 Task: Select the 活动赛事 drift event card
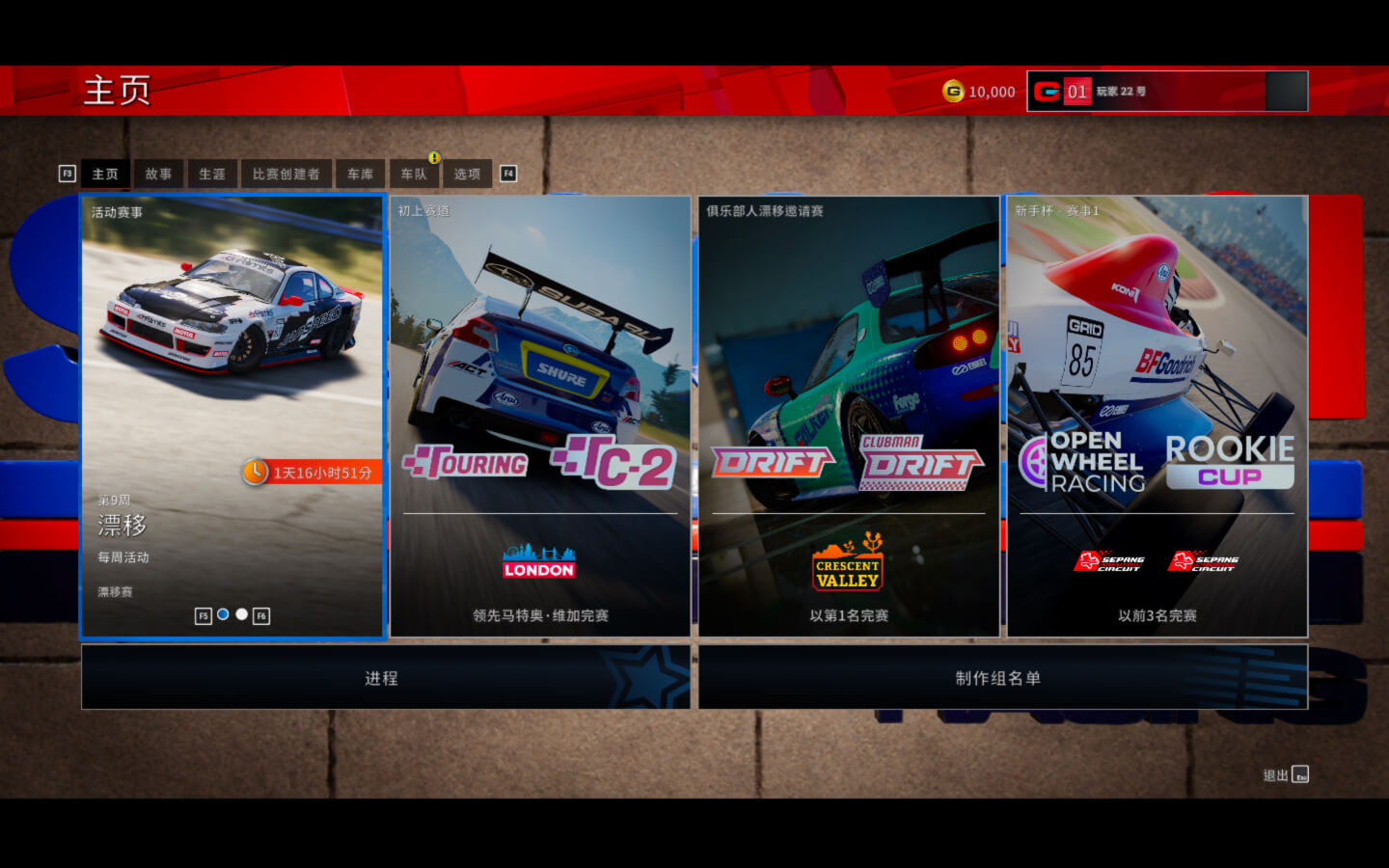pyautogui.click(x=232, y=386)
